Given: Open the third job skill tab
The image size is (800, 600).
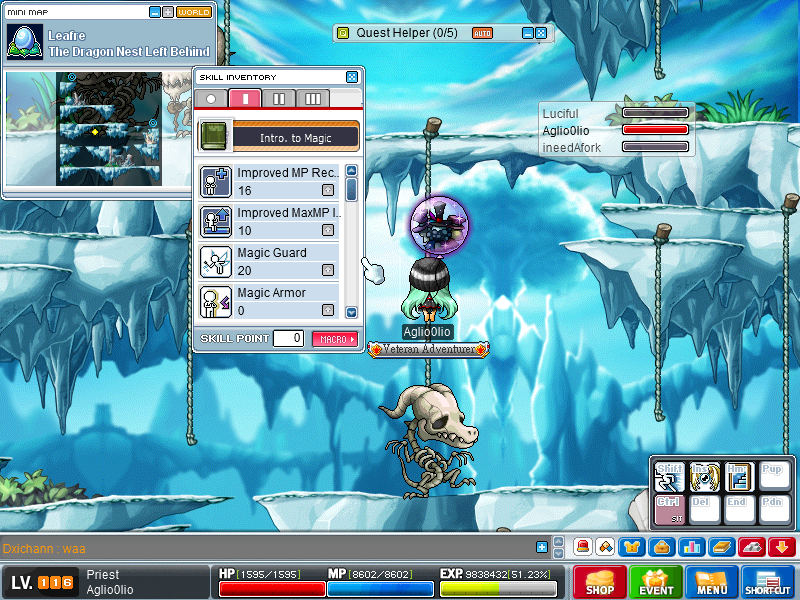Looking at the screenshot, I should pyautogui.click(x=312, y=98).
